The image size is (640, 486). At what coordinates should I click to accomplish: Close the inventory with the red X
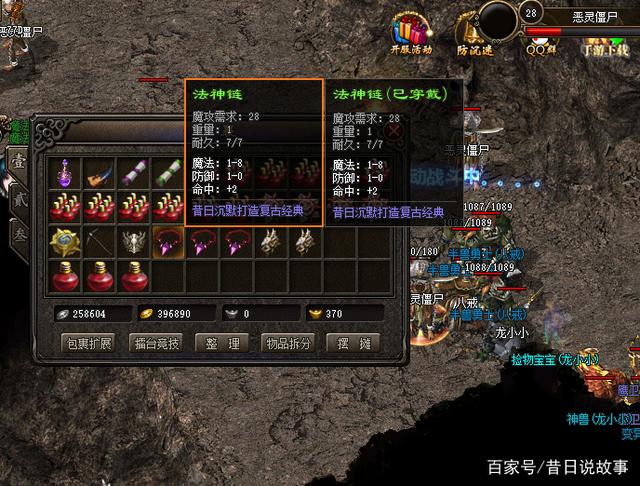(x=394, y=129)
